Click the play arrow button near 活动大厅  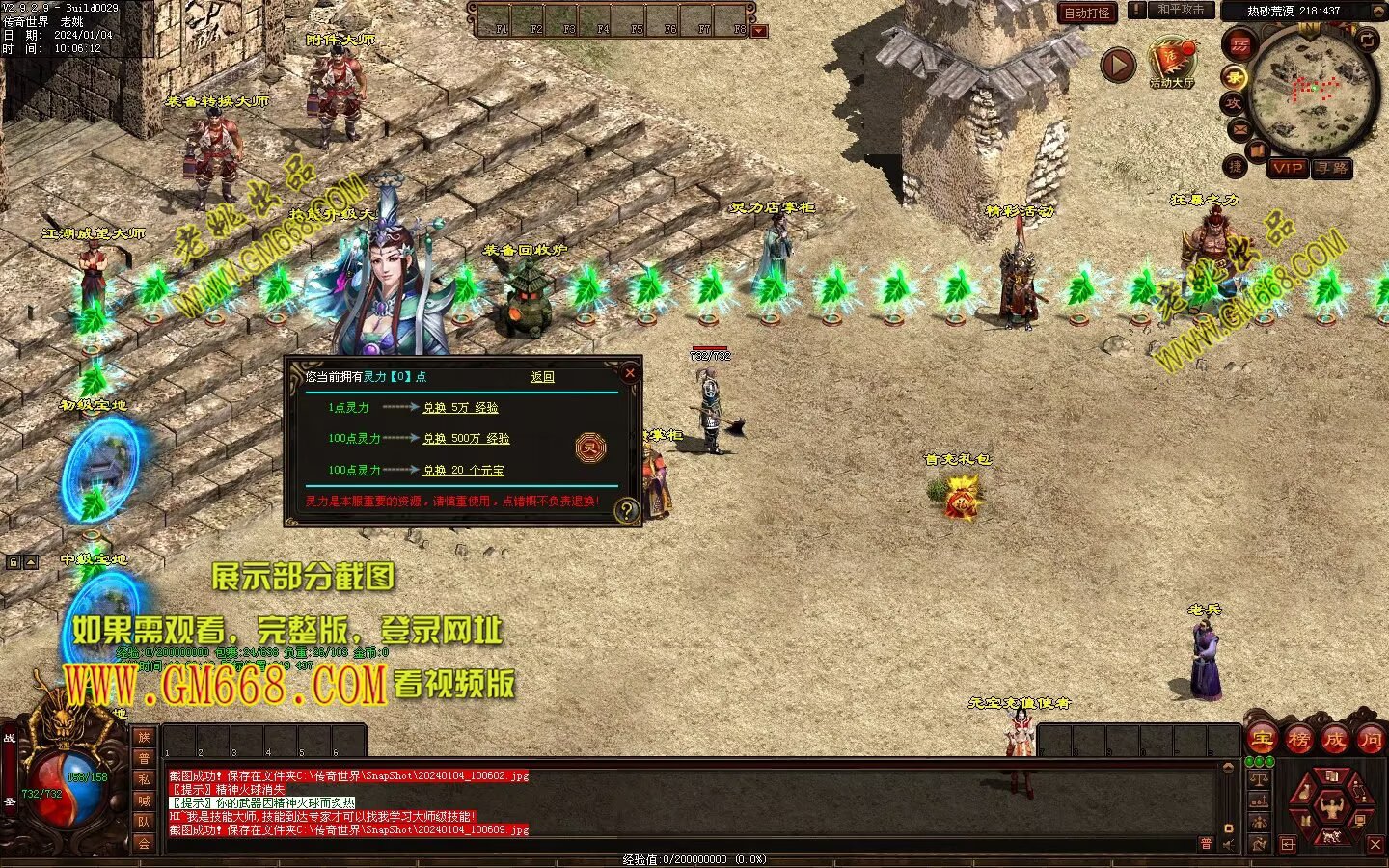point(1118,65)
